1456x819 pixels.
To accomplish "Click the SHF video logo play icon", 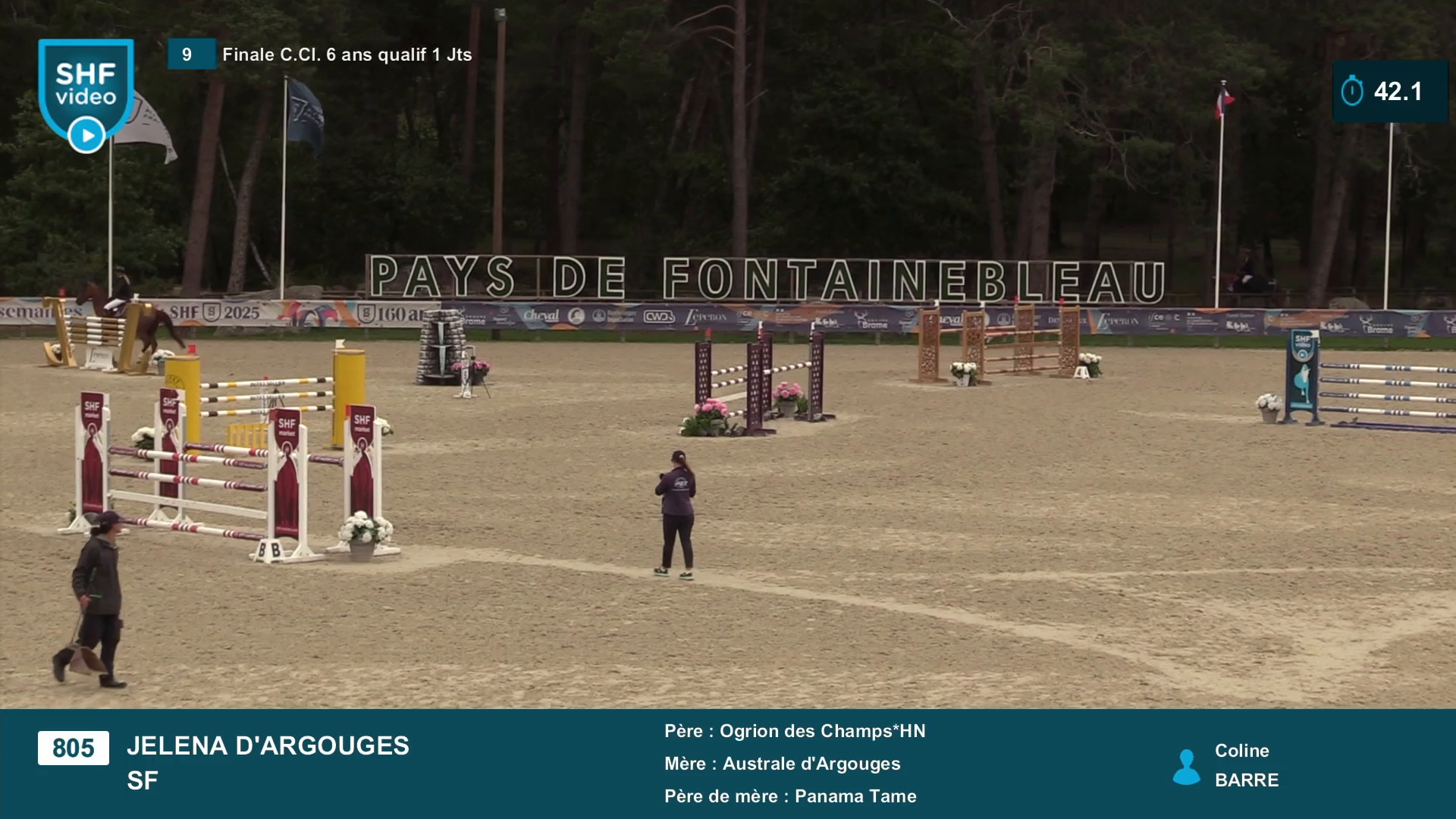I will [86, 136].
